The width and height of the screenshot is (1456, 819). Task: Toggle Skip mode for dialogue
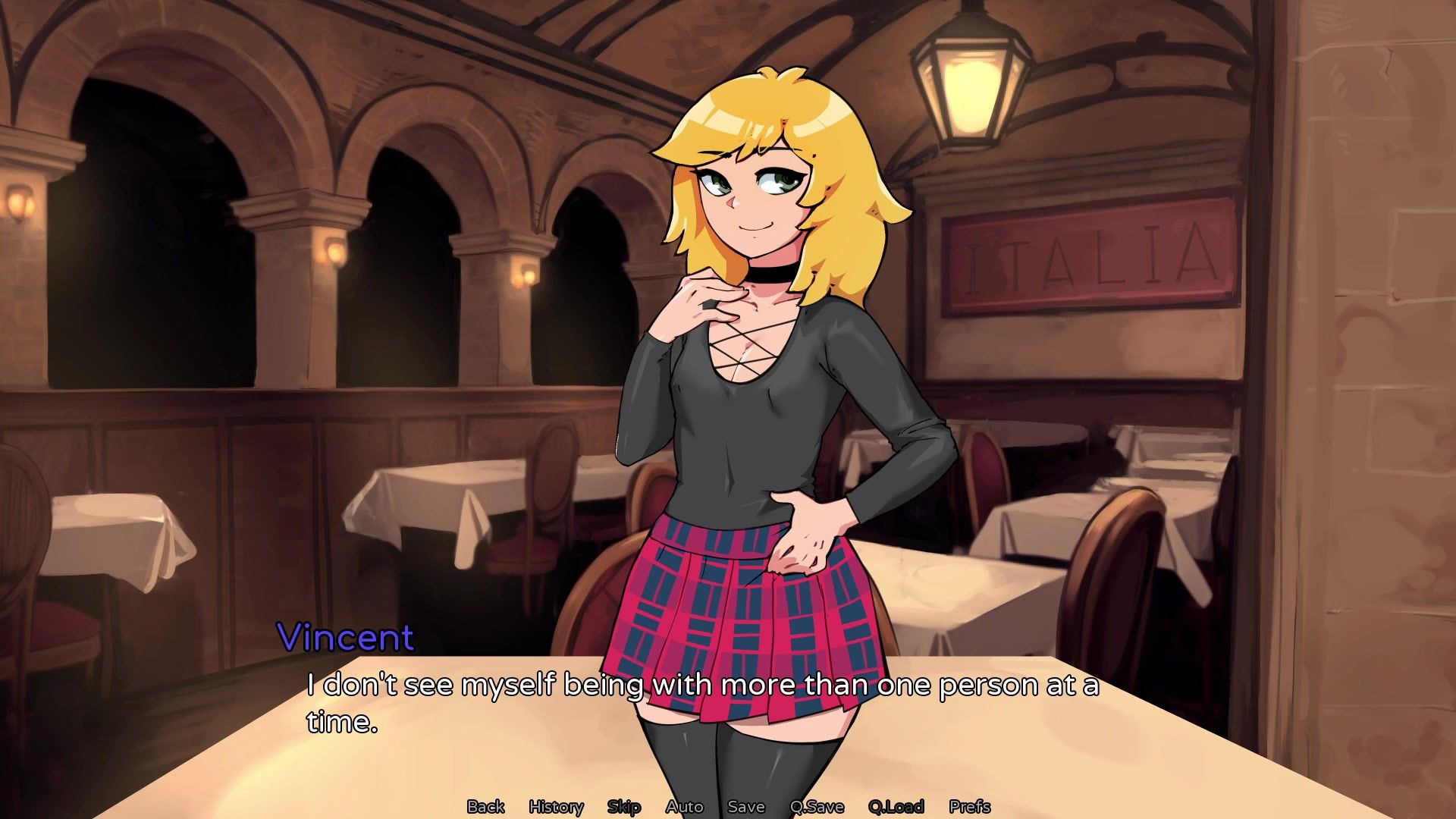624,806
